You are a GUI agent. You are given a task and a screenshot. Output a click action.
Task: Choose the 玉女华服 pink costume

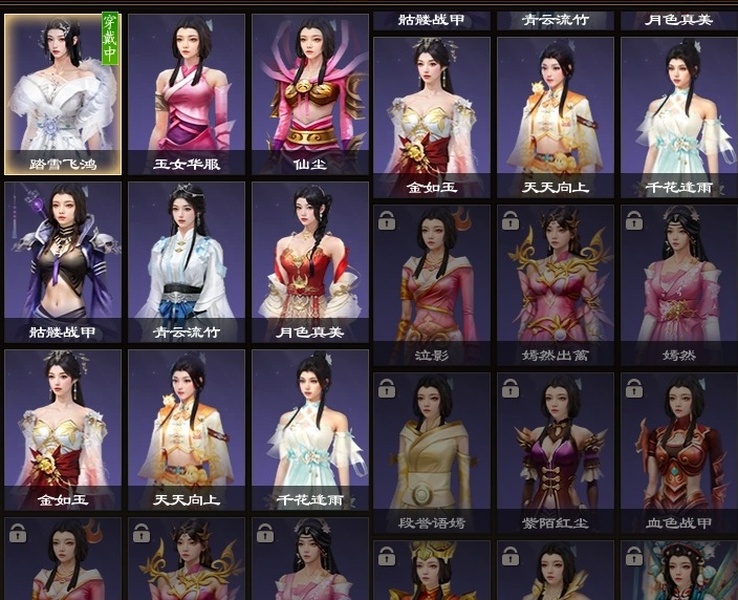coord(186,93)
